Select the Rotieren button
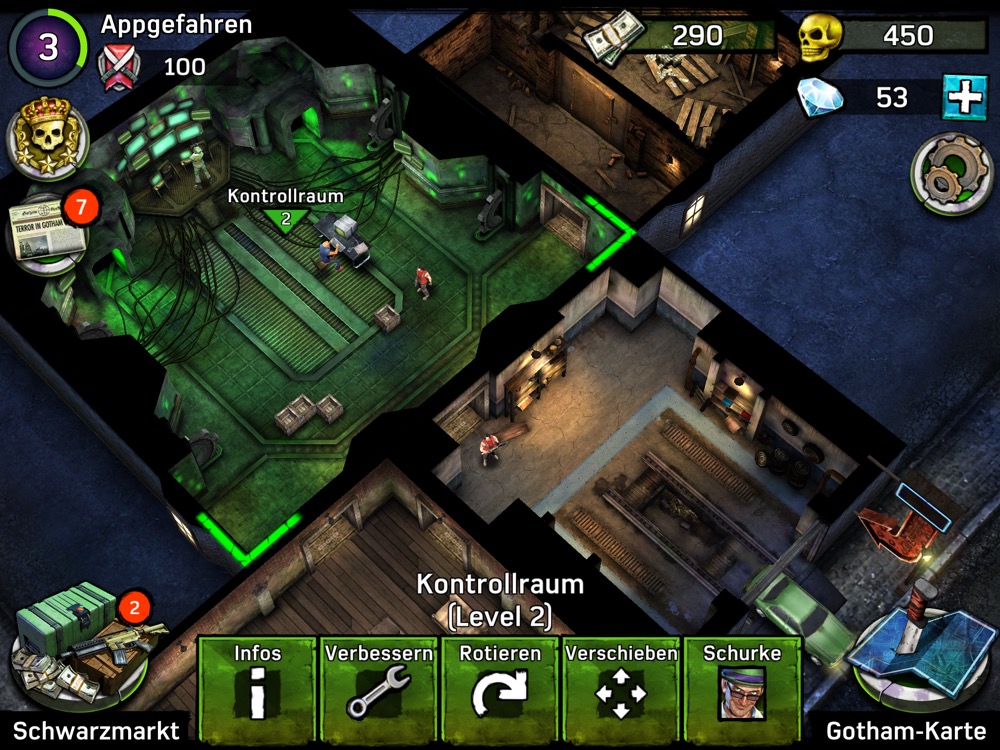 pos(500,682)
